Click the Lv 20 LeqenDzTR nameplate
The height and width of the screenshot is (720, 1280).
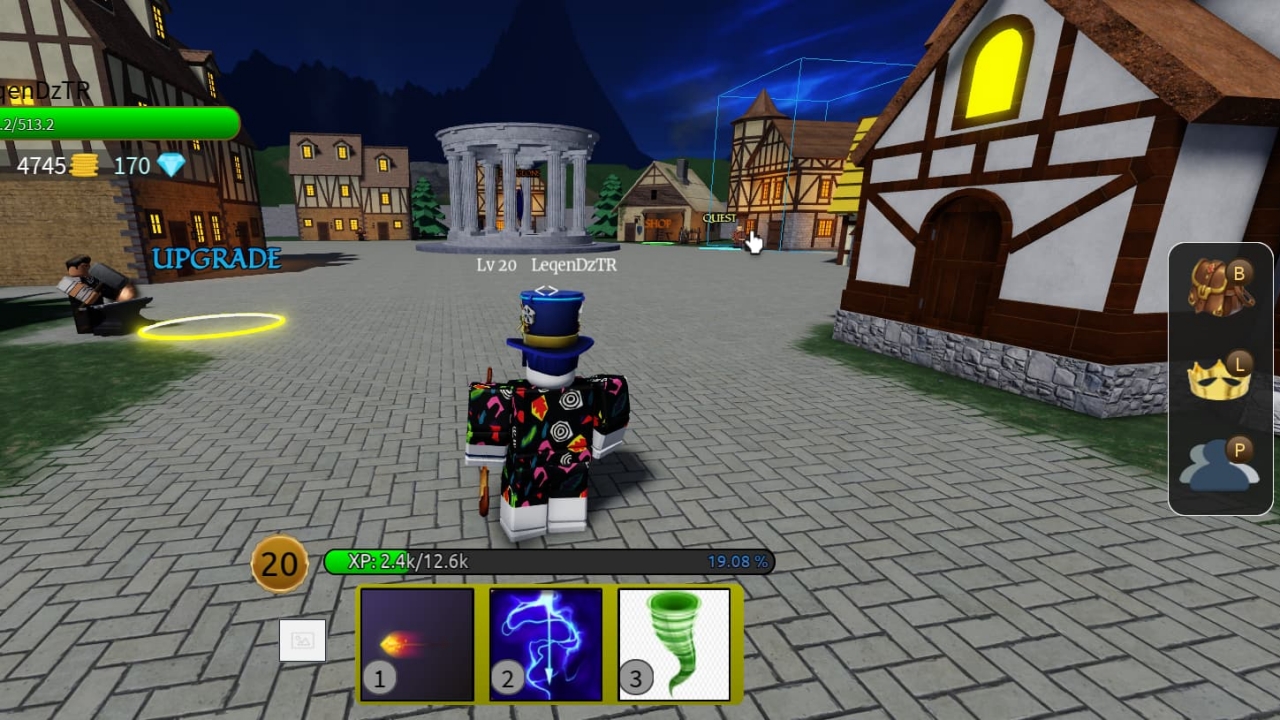click(x=546, y=265)
